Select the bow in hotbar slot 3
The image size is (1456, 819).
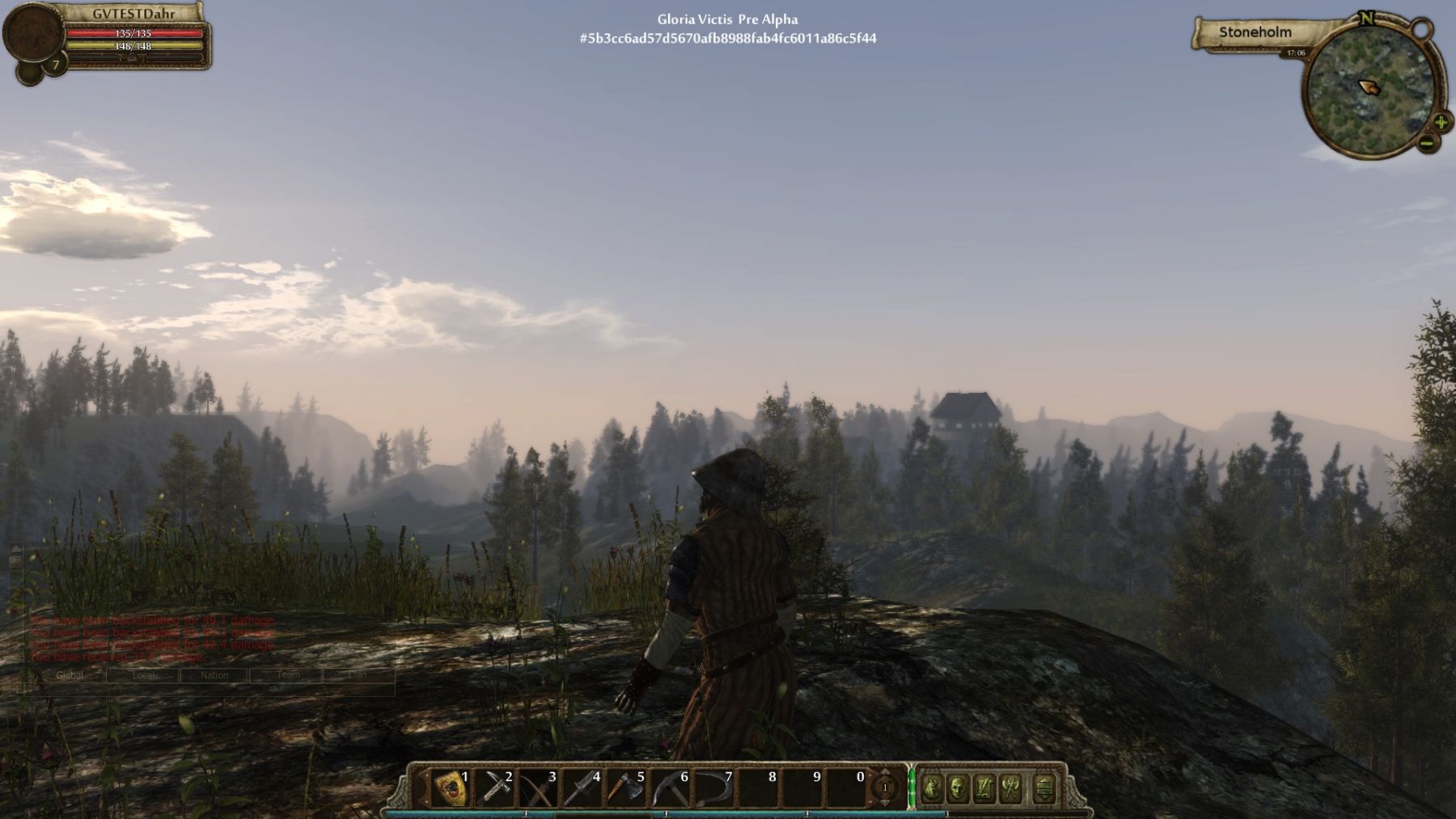pos(538,788)
